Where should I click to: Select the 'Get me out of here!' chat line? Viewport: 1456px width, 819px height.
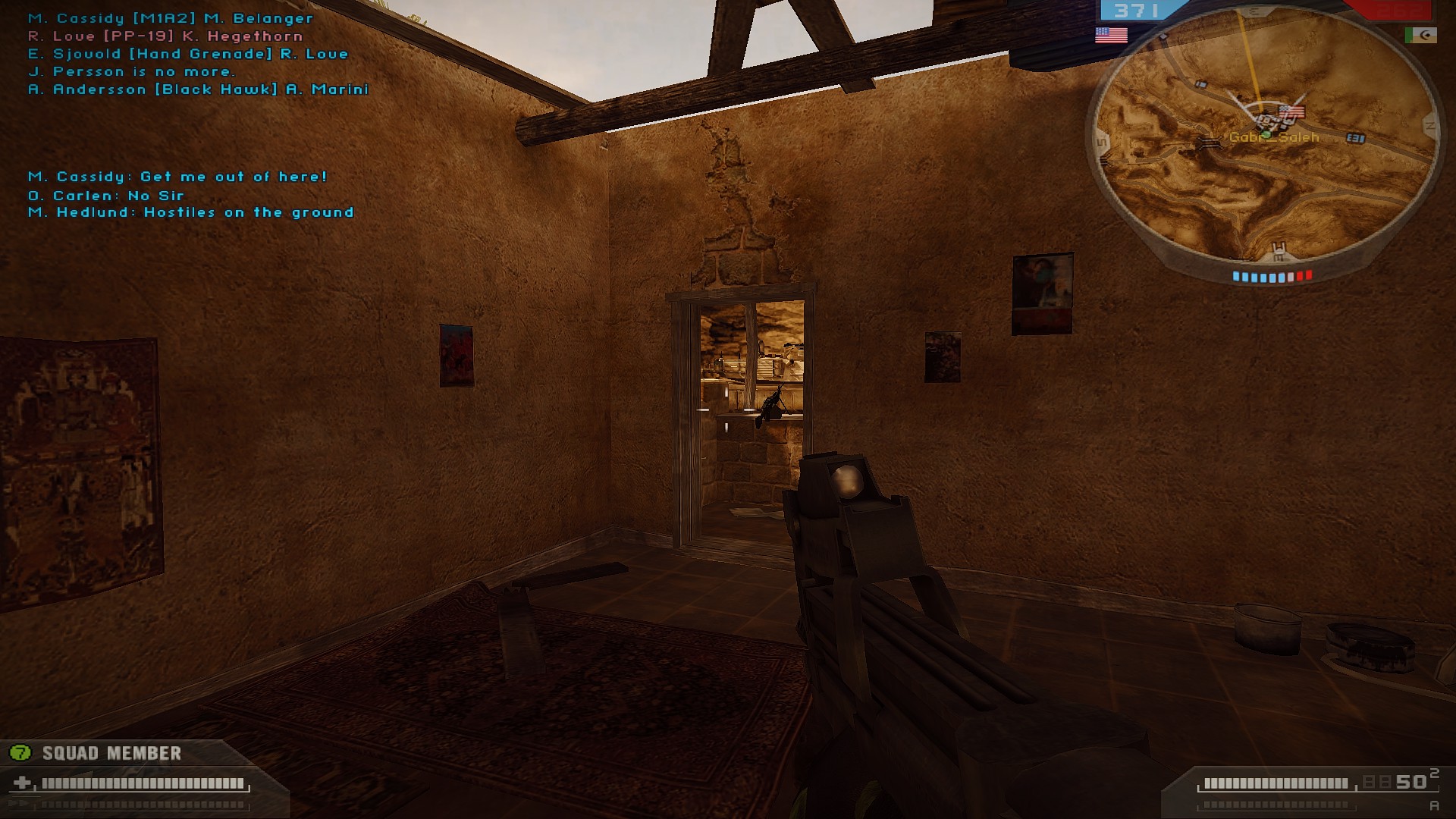tap(177, 177)
